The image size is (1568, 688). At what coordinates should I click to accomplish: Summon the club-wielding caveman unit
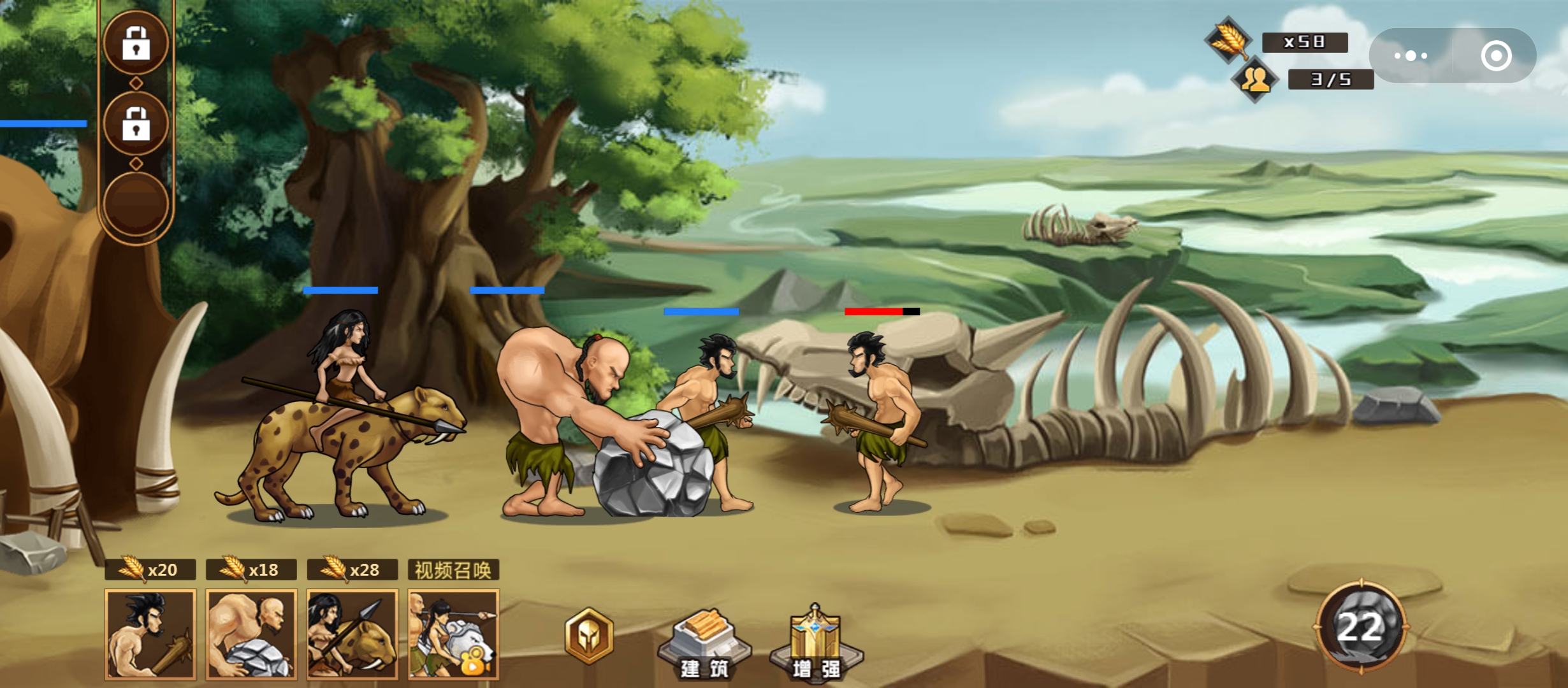[150, 634]
